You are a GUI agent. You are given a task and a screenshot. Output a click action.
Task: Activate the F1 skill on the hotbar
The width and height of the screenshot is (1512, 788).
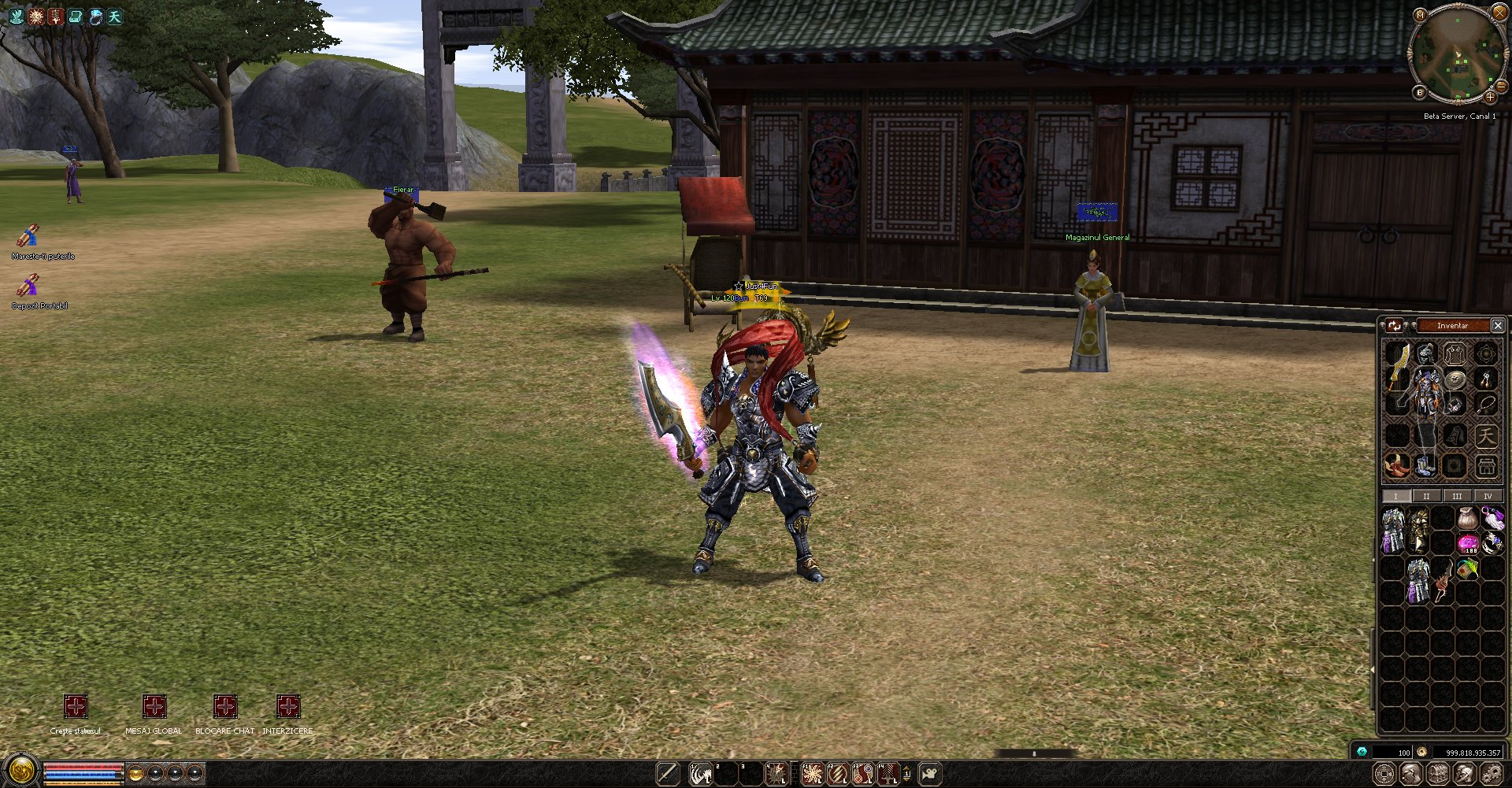pos(812,774)
